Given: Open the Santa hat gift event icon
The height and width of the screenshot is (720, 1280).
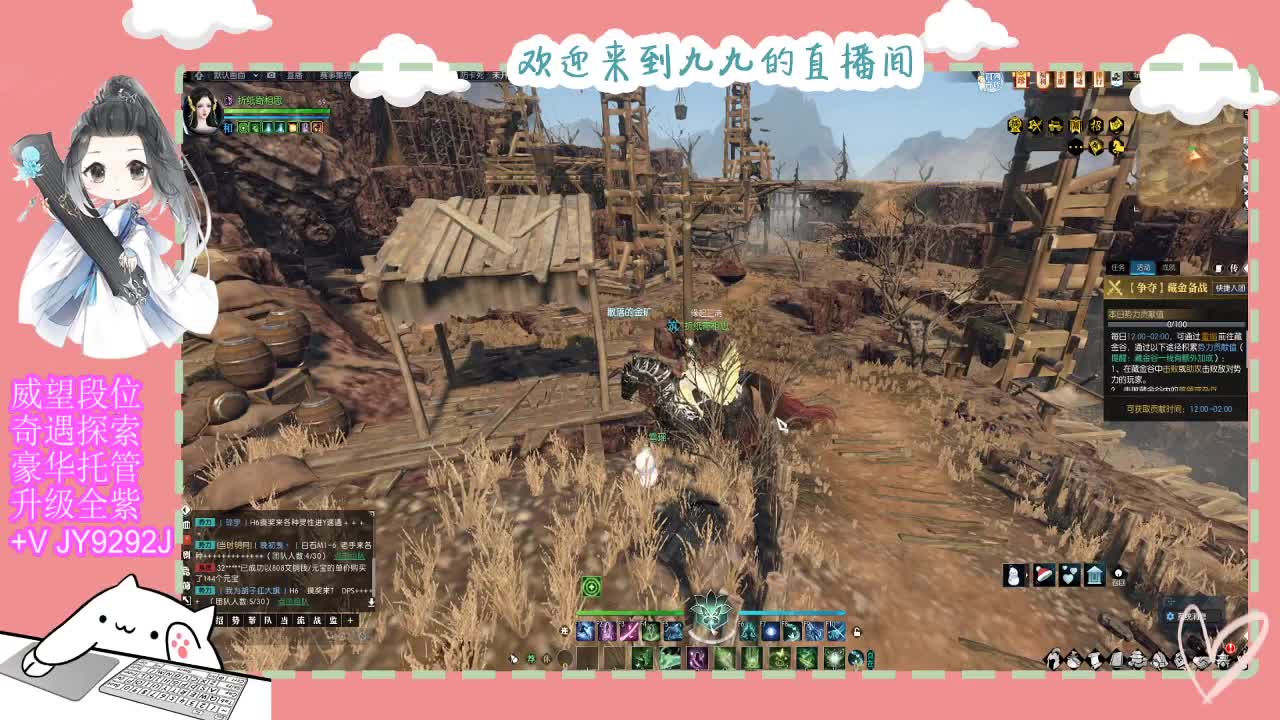Looking at the screenshot, I should [1044, 575].
